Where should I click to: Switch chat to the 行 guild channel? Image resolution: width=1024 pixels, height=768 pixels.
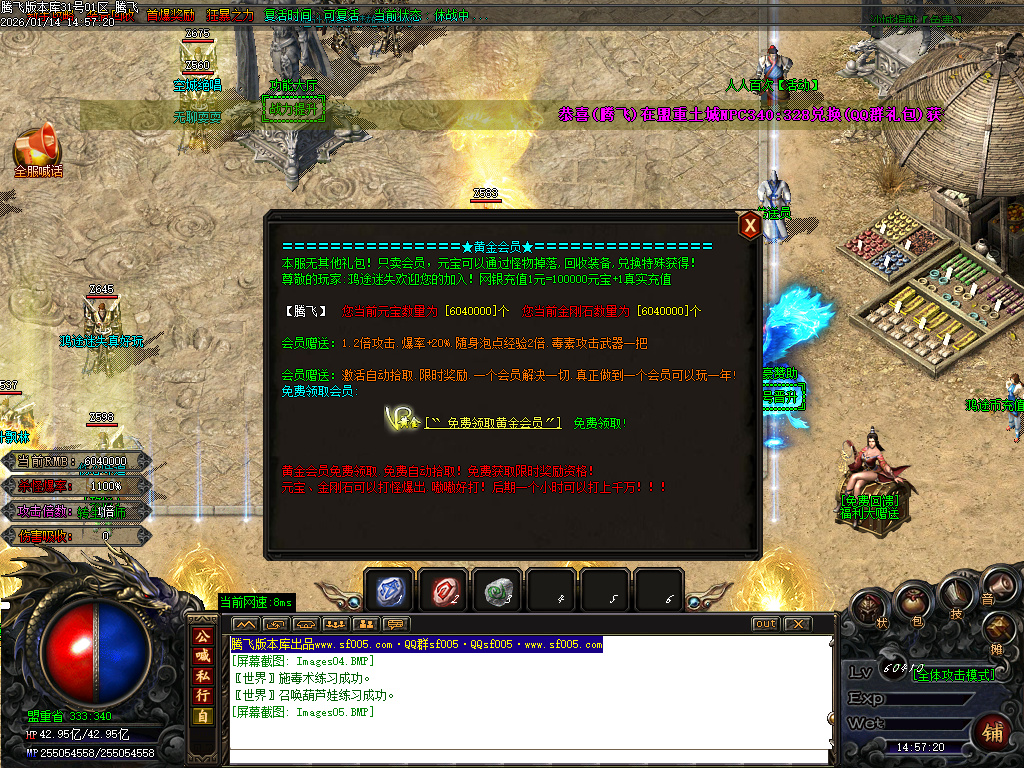point(203,696)
